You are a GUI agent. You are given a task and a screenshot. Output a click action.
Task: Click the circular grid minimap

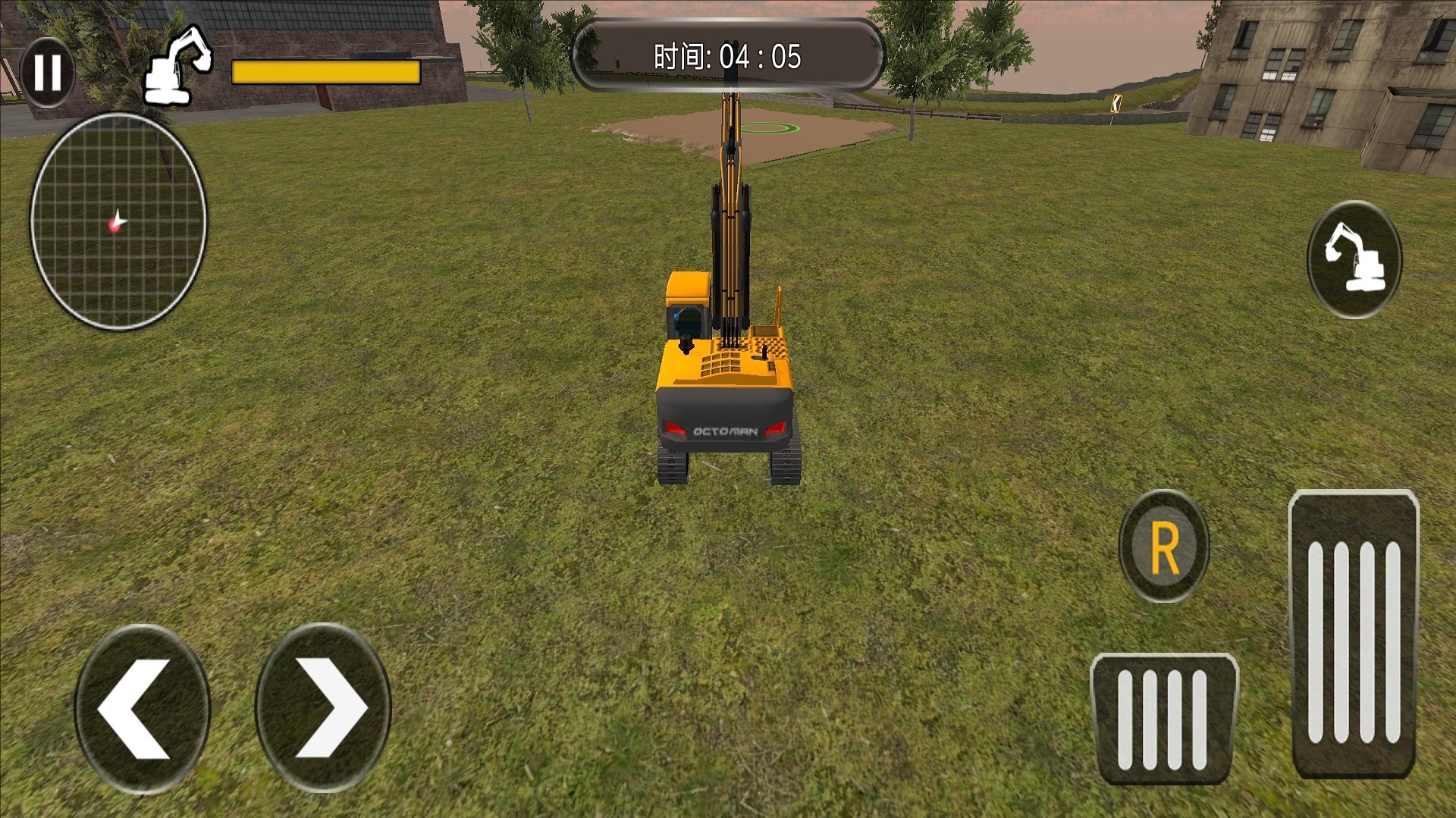click(118, 221)
